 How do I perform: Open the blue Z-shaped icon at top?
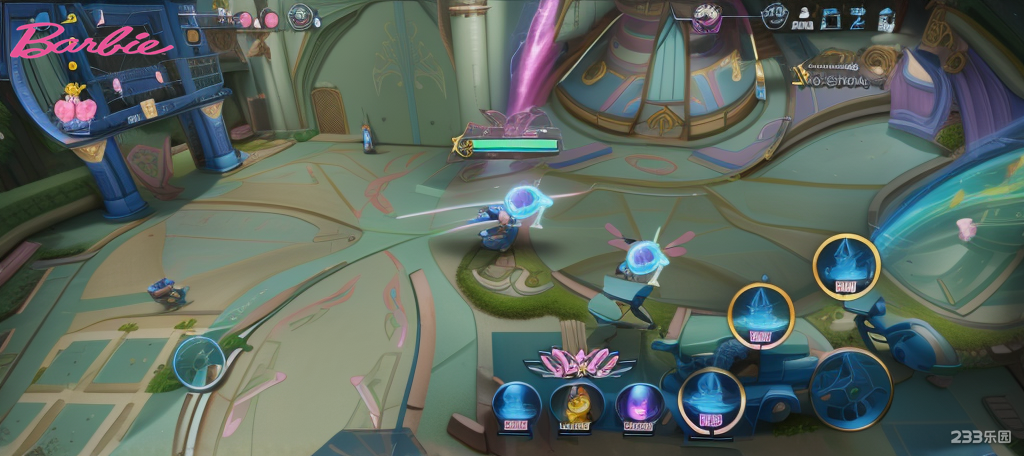coord(857,17)
